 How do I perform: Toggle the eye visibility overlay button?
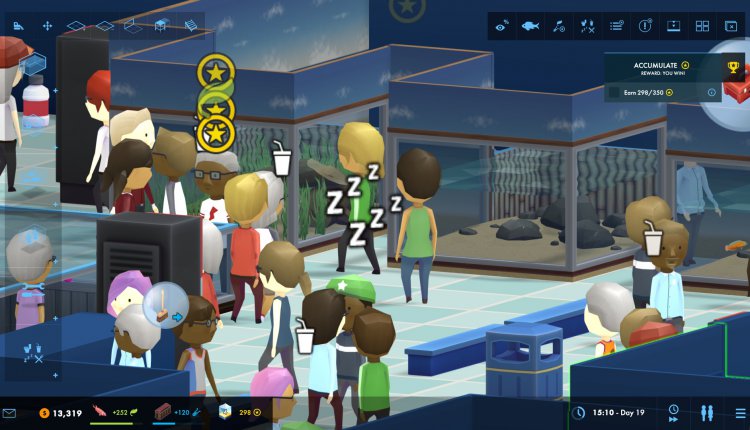tap(502, 26)
